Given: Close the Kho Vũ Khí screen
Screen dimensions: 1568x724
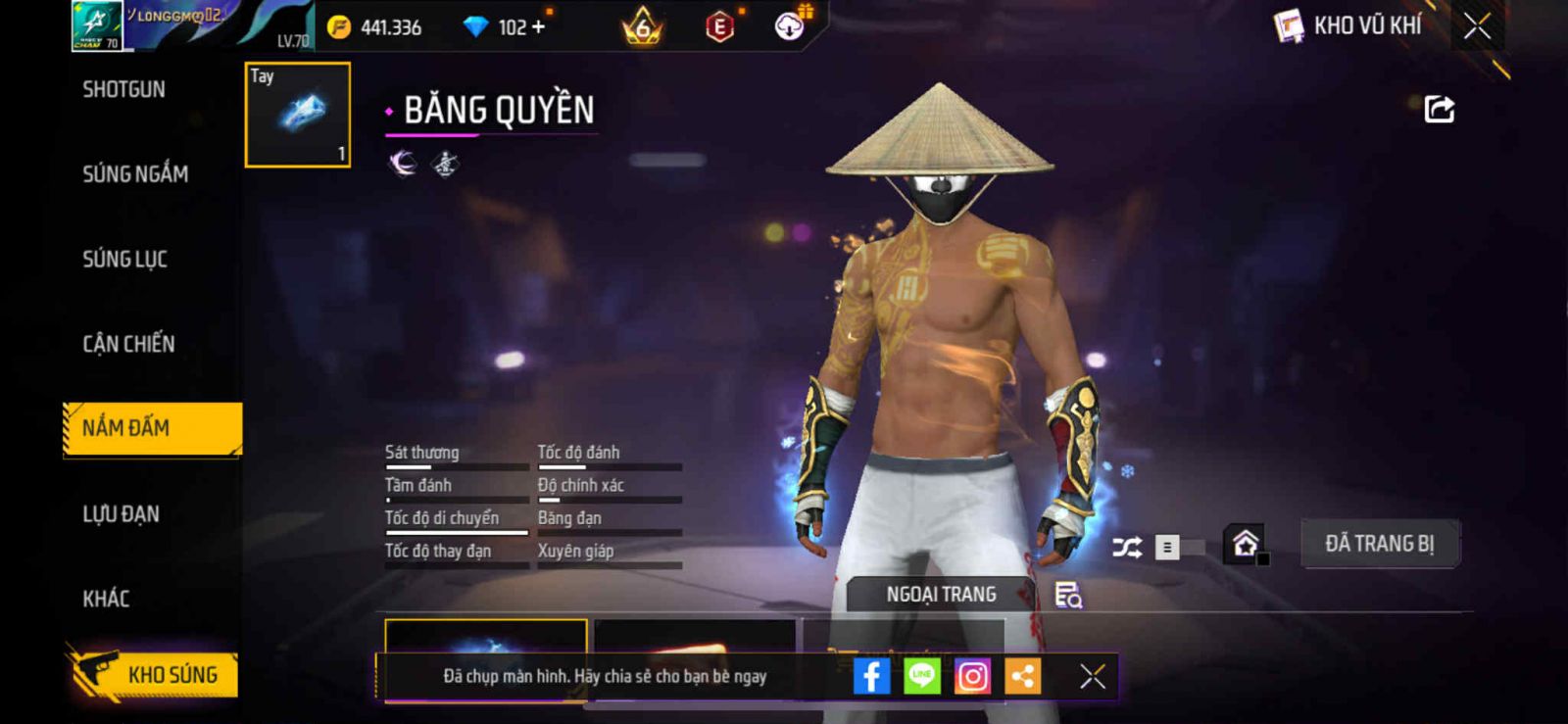Looking at the screenshot, I should pos(1477,26).
